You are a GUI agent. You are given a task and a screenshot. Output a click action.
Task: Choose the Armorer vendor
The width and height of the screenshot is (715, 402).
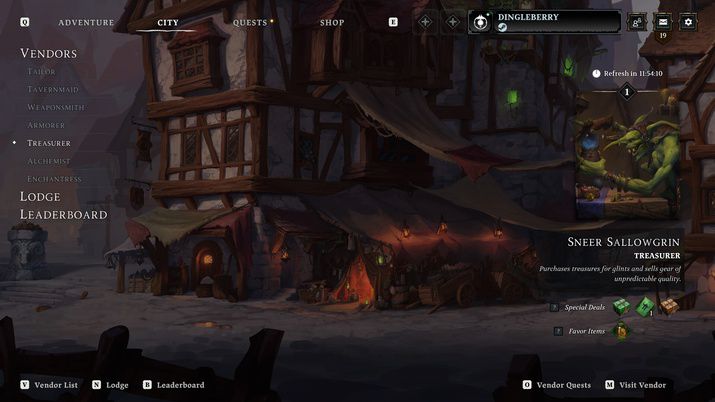pyautogui.click(x=47, y=126)
